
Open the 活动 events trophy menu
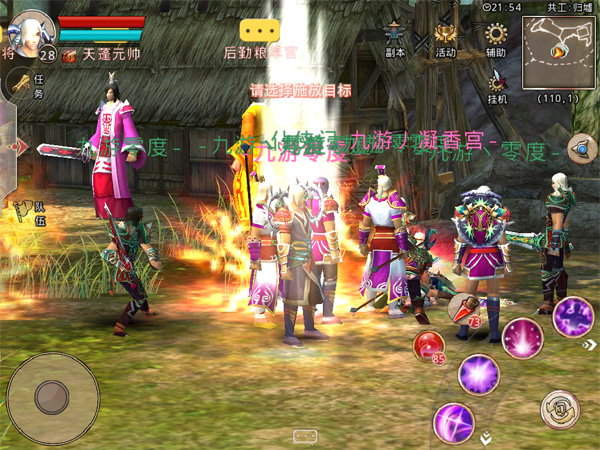[446, 40]
